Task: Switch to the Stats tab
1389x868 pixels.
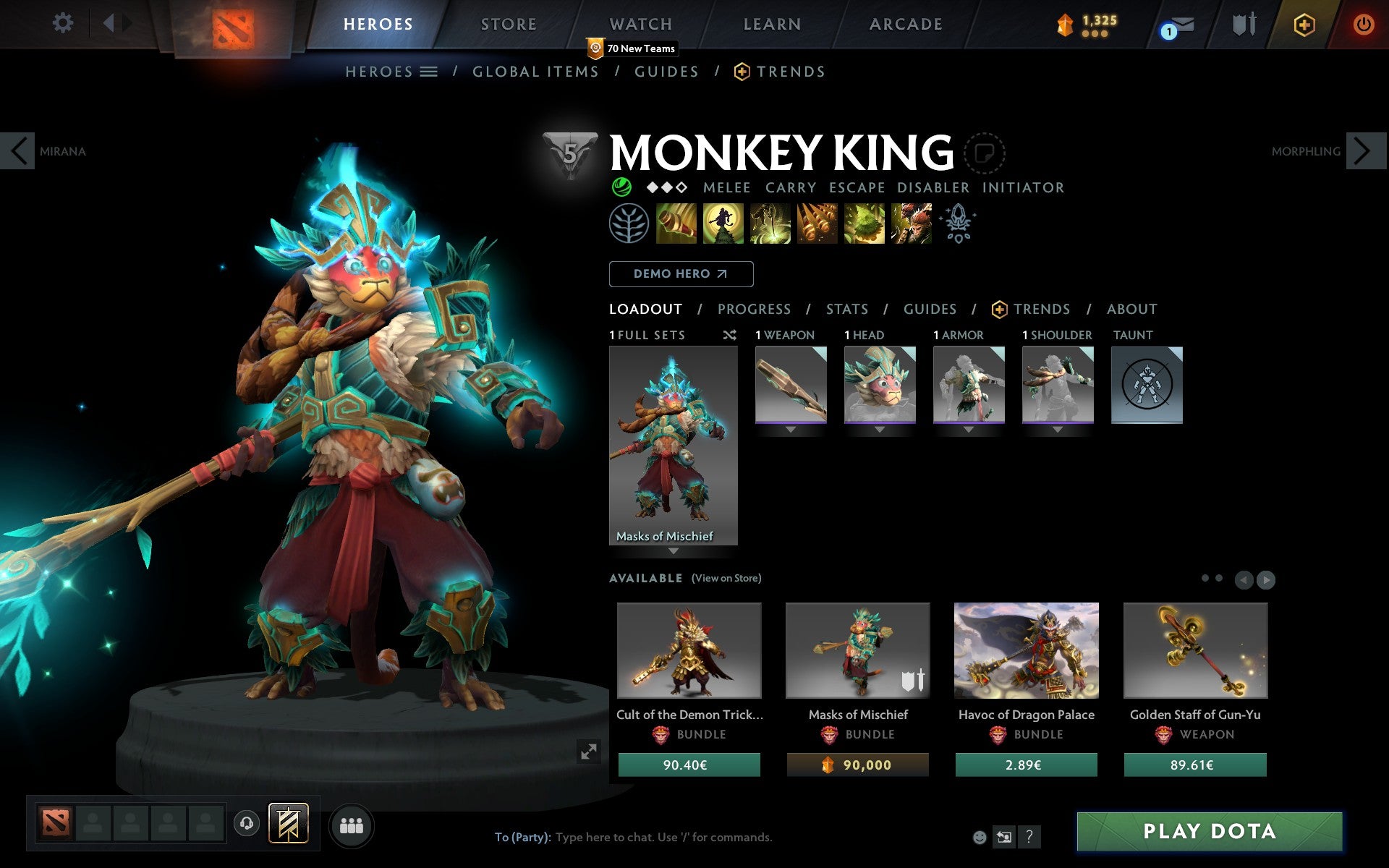Action: (x=846, y=309)
